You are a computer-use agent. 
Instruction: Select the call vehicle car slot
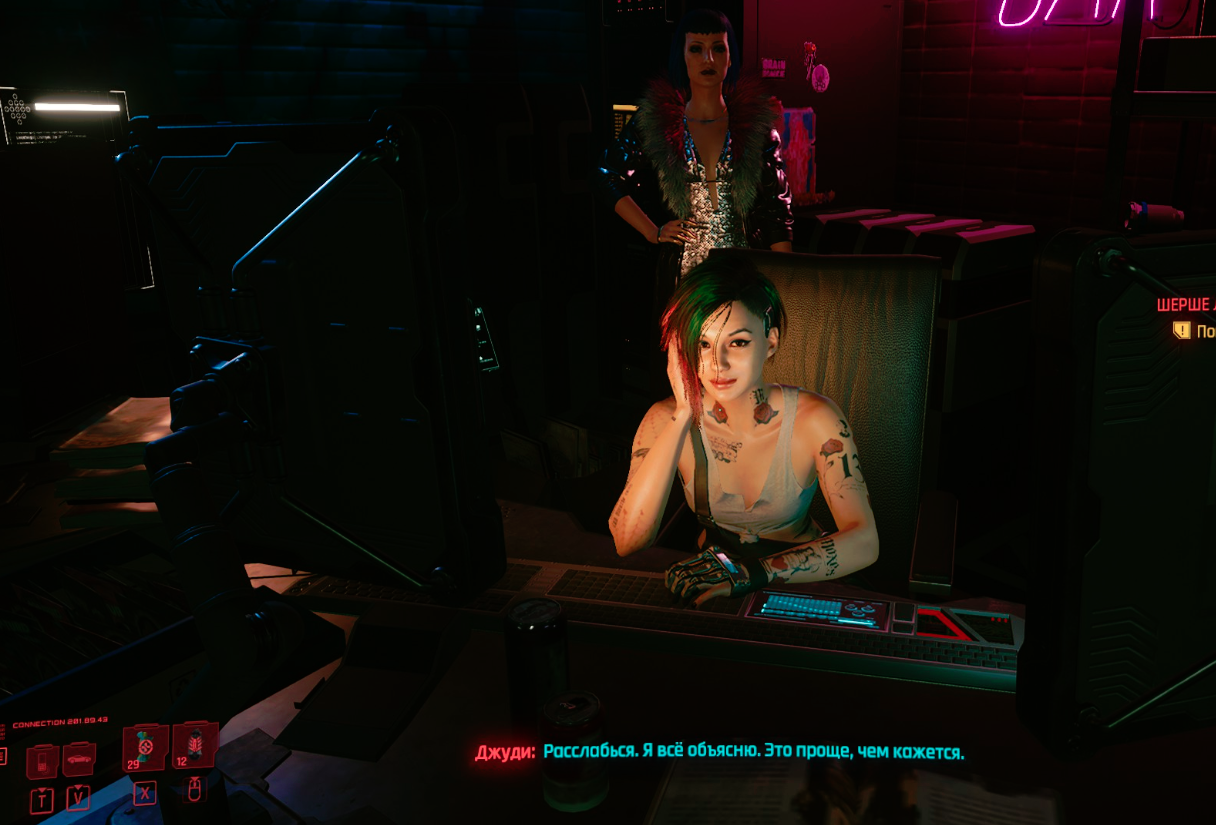click(79, 760)
